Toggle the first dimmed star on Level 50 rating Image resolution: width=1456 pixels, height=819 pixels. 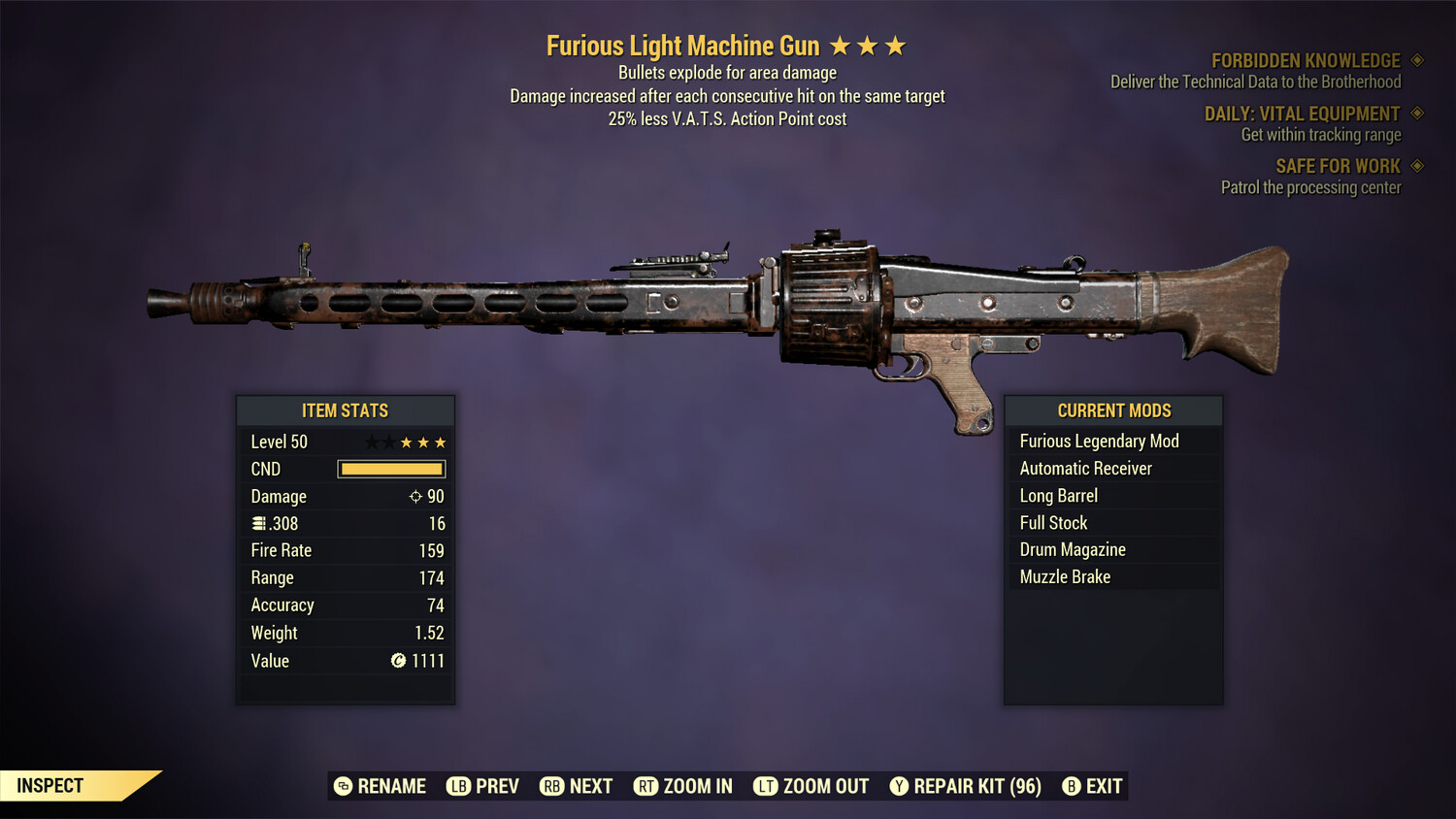(x=372, y=442)
